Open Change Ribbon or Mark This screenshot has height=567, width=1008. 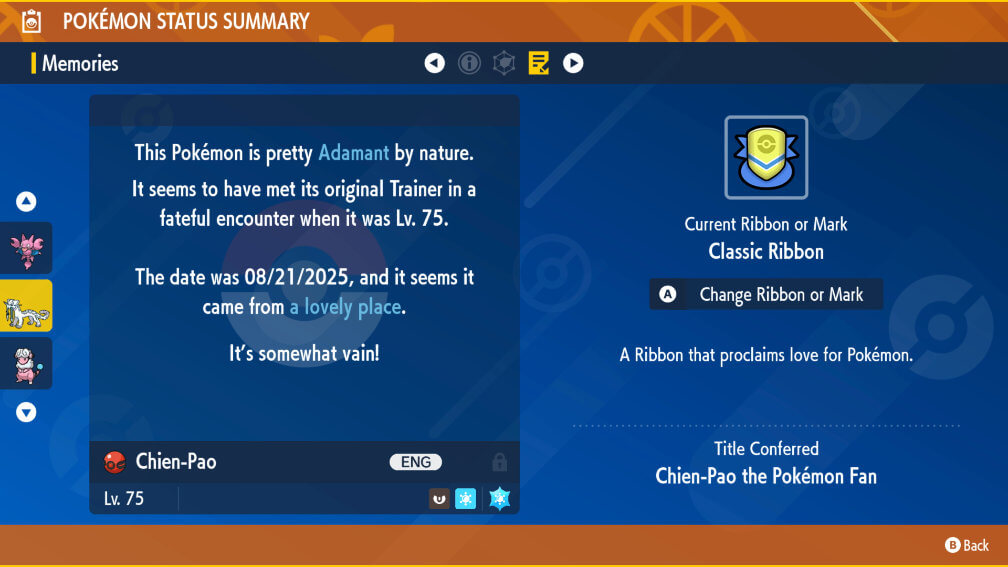(766, 294)
